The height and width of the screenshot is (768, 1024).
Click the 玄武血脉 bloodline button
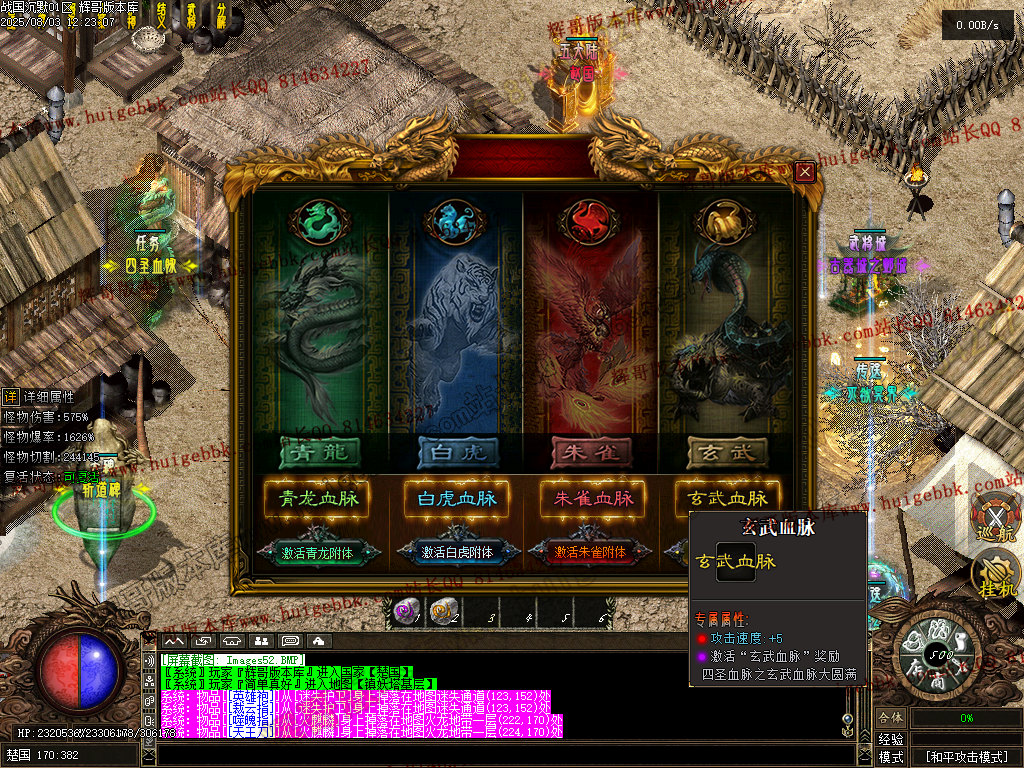(726, 498)
